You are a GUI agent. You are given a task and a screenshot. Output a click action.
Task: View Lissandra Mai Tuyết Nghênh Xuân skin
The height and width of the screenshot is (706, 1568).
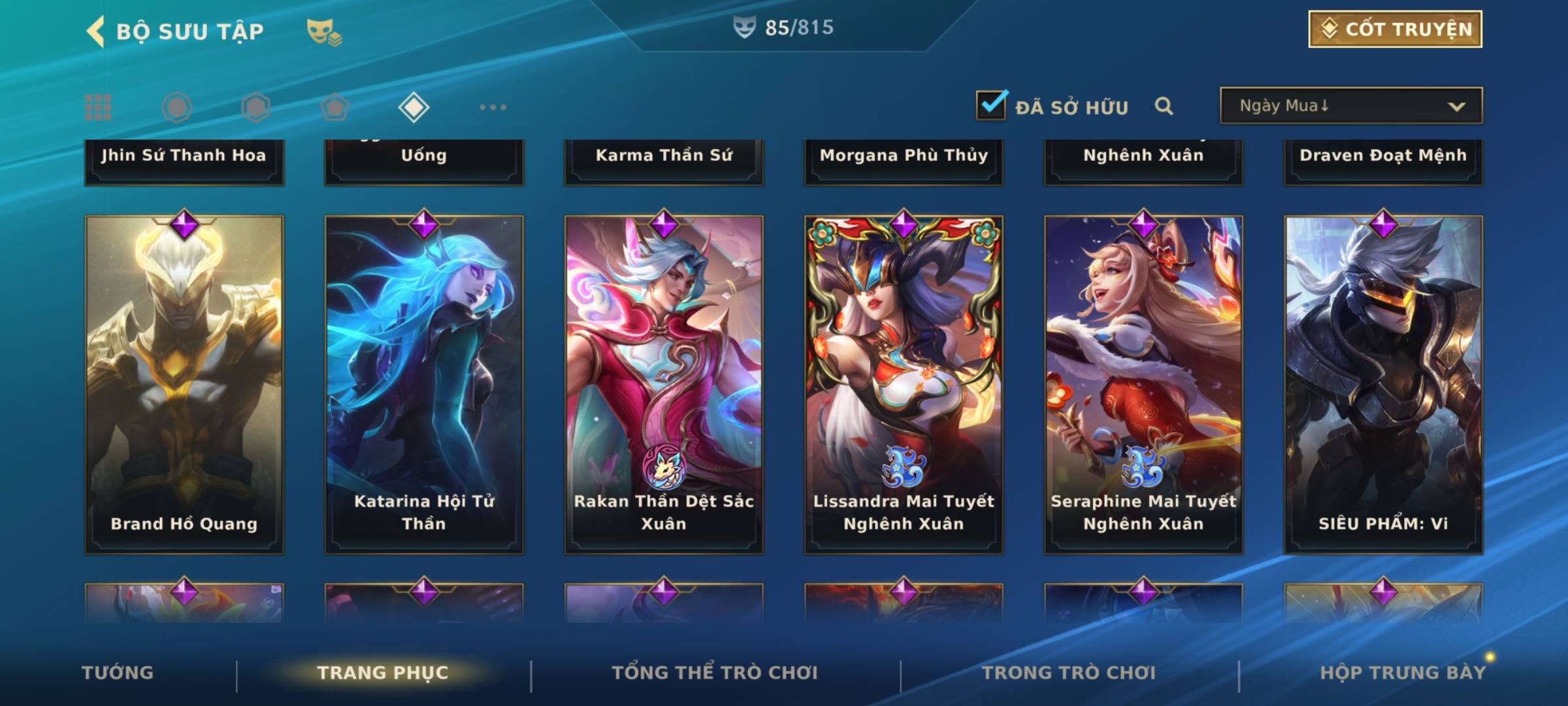pyautogui.click(x=904, y=384)
